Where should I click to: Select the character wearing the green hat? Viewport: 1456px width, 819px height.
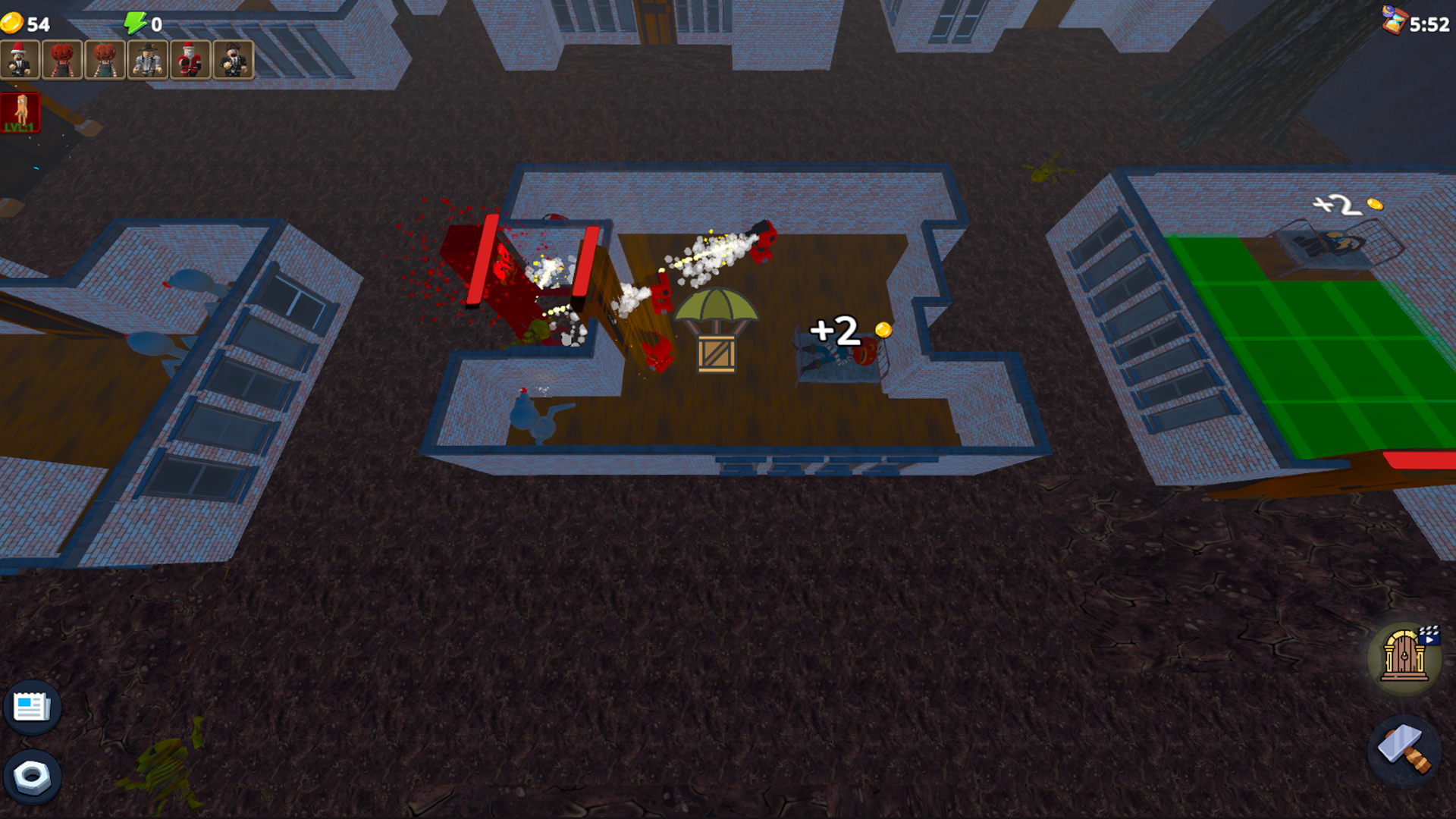click(x=148, y=59)
